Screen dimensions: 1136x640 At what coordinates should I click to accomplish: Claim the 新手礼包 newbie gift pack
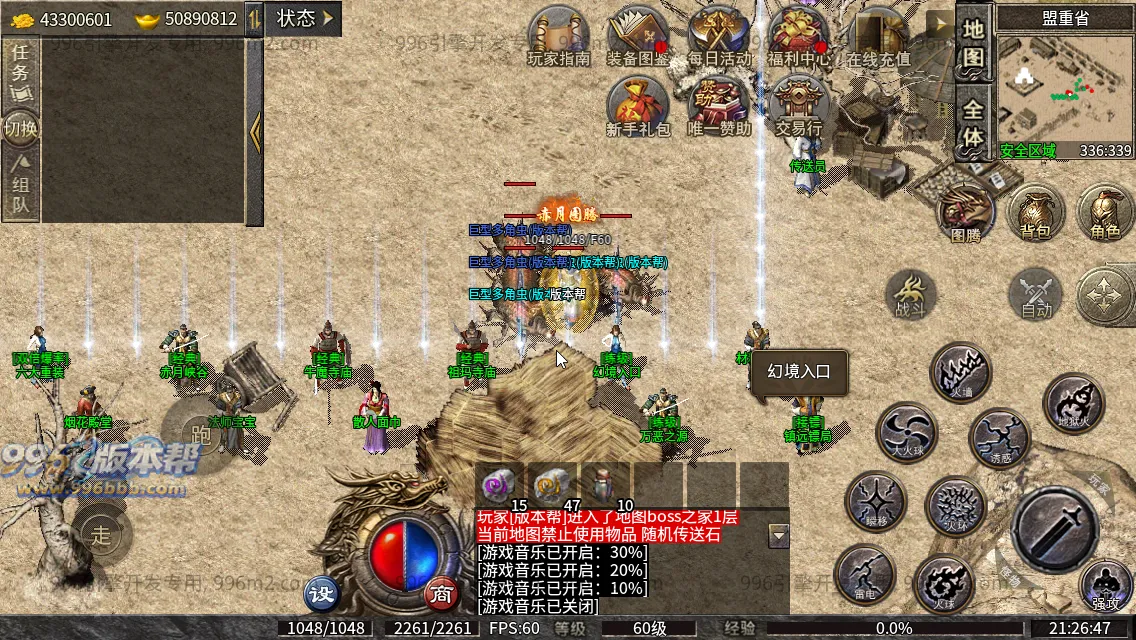point(638,106)
